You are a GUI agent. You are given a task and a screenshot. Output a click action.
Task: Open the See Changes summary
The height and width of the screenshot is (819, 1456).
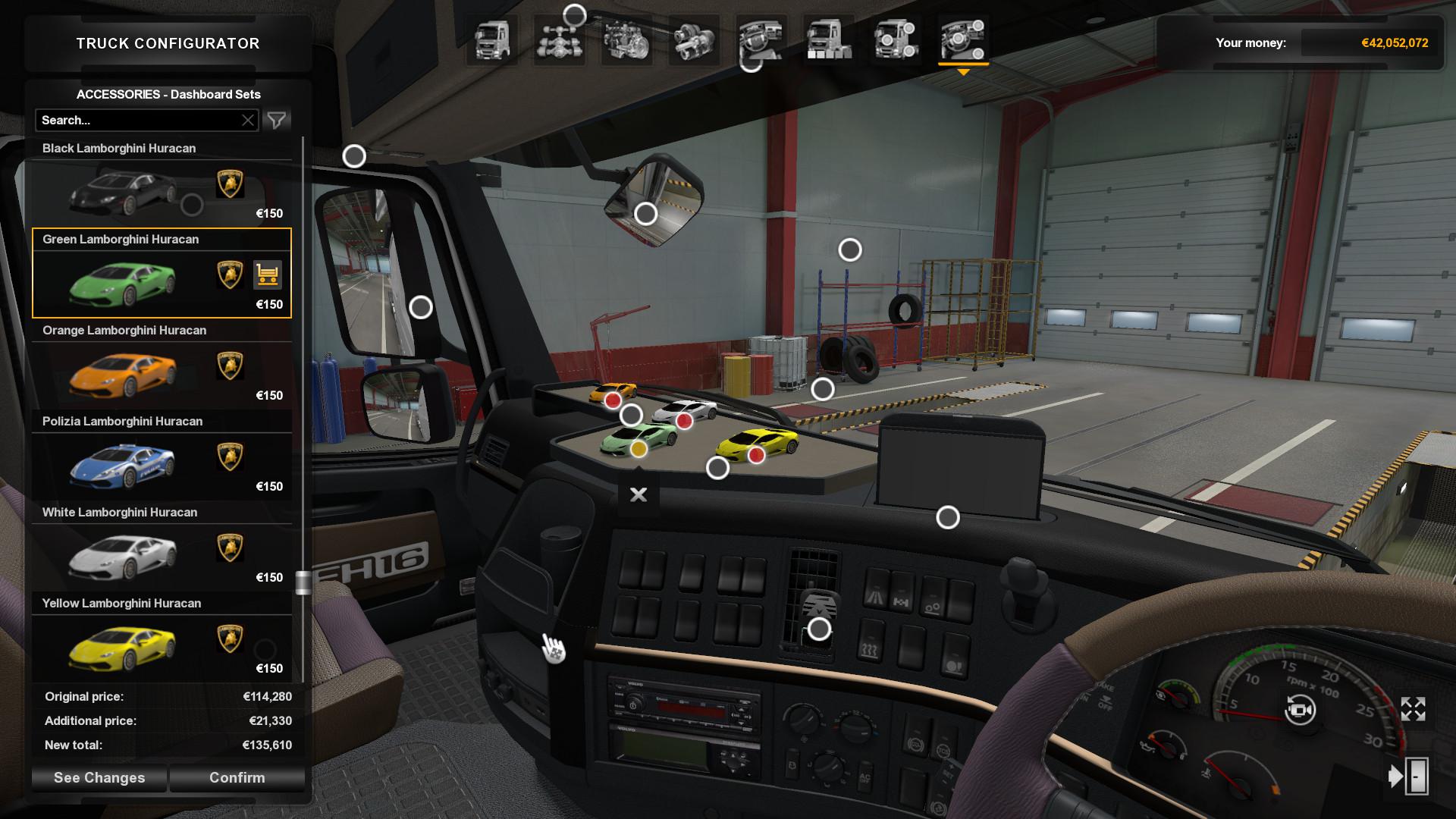[x=99, y=777]
